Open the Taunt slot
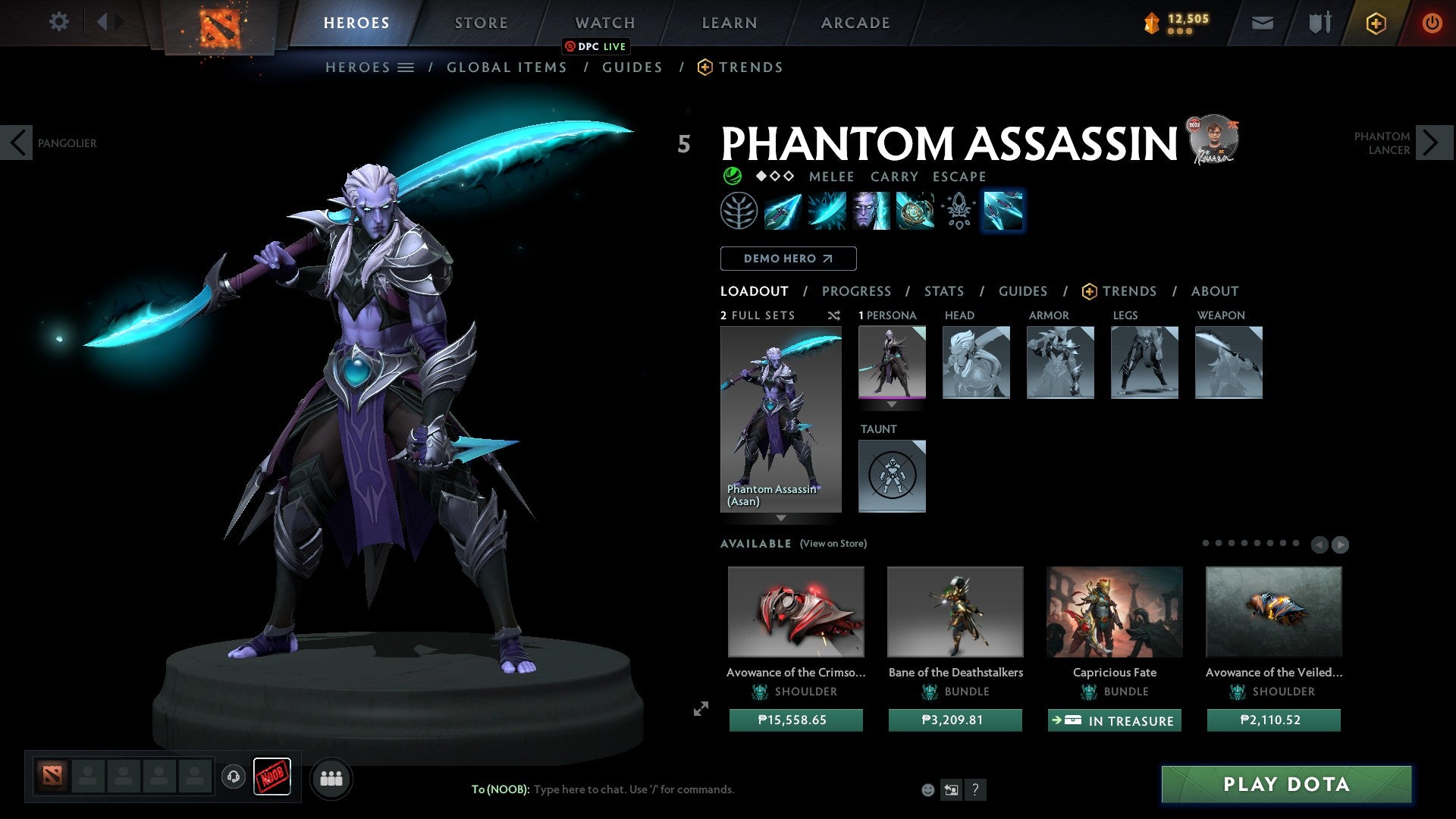1456x819 pixels. click(x=892, y=476)
